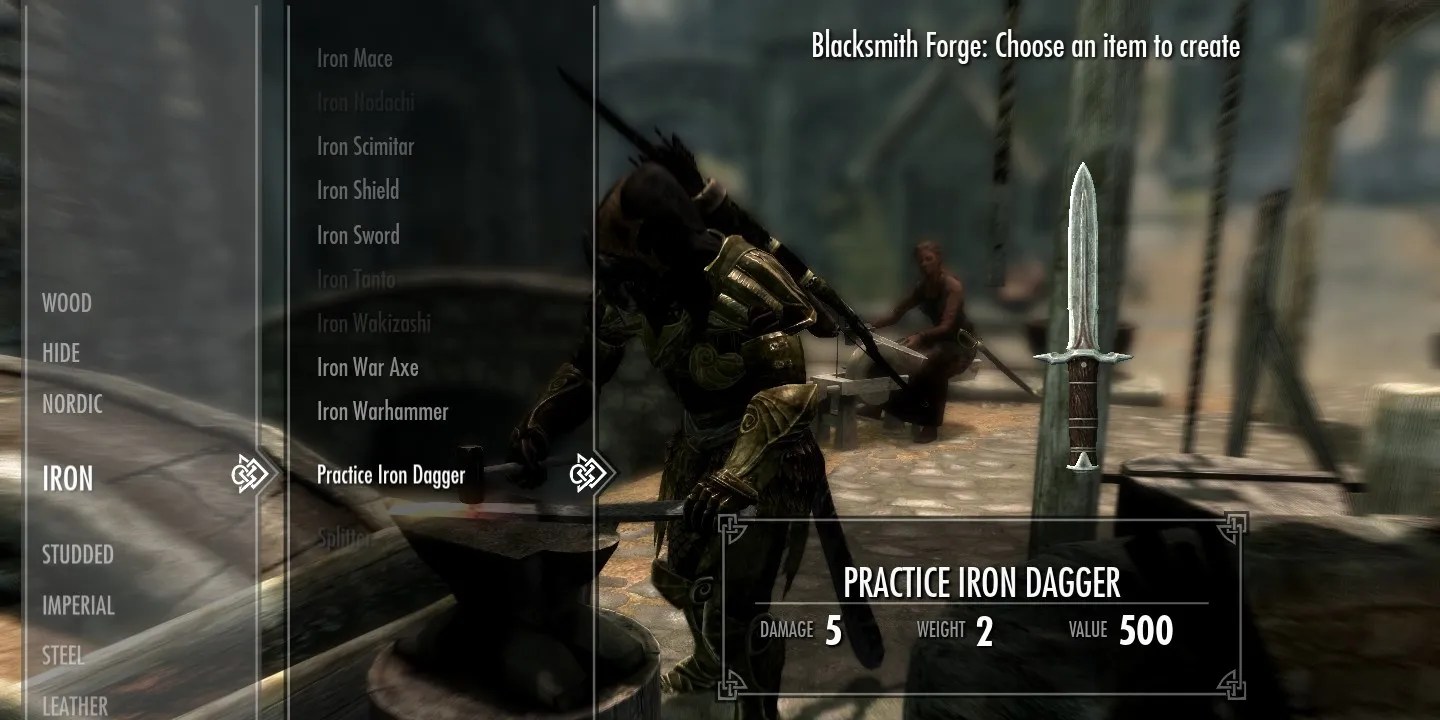Switch to the Studded category
This screenshot has height=720, width=1440.
[78, 554]
